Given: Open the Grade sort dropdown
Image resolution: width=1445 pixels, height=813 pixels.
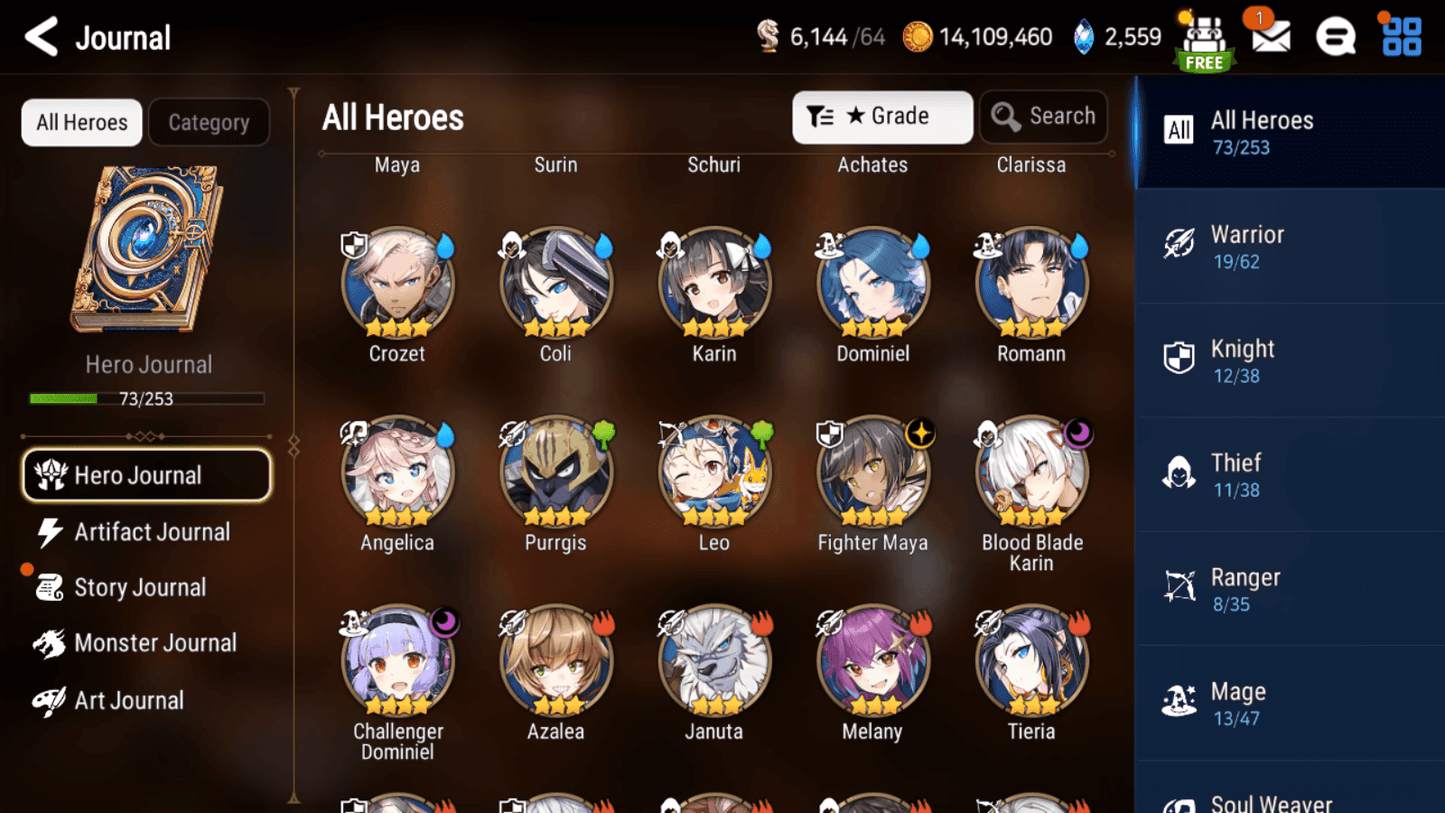Looking at the screenshot, I should click(x=882, y=117).
